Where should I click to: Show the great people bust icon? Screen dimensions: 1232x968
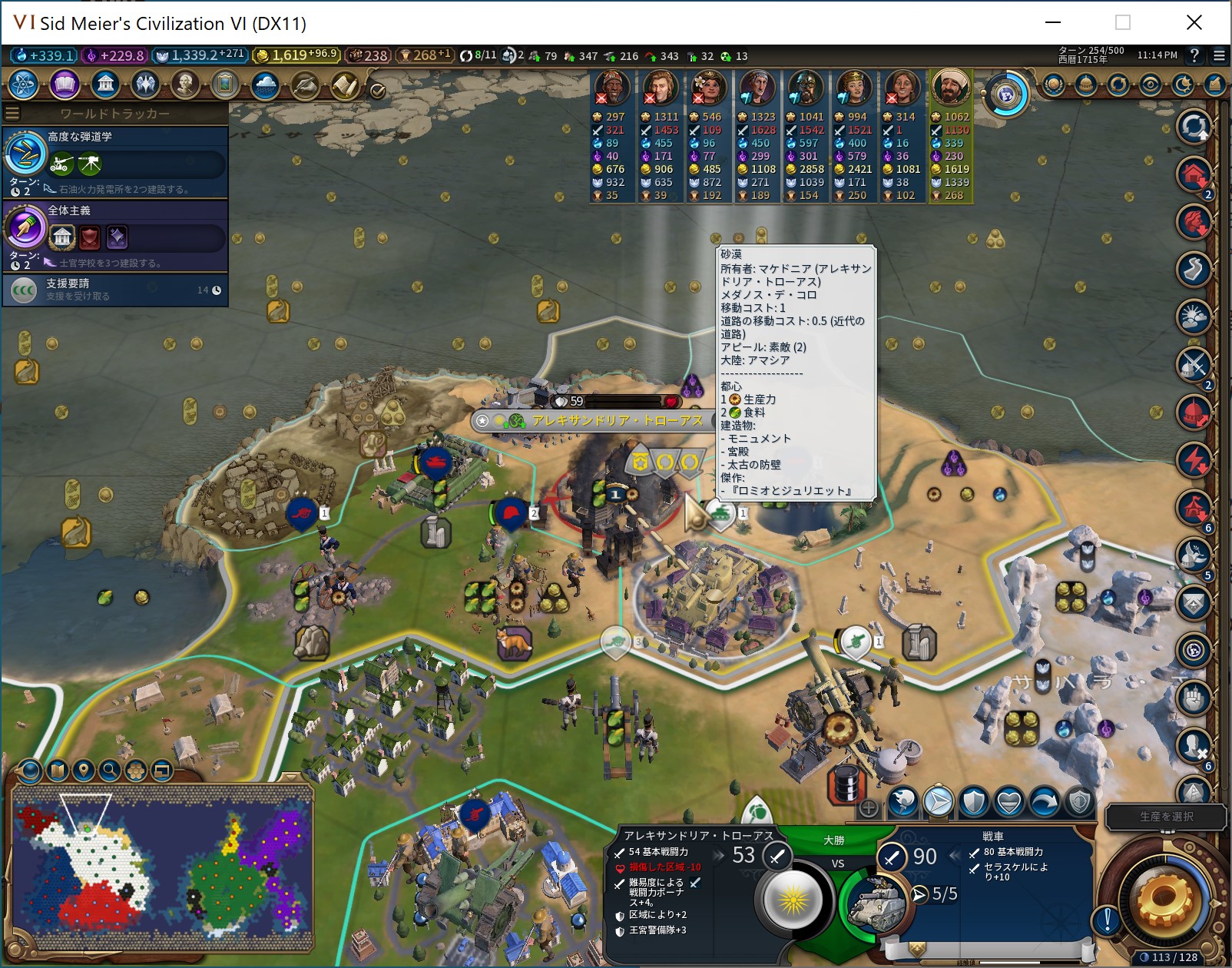click(x=185, y=85)
